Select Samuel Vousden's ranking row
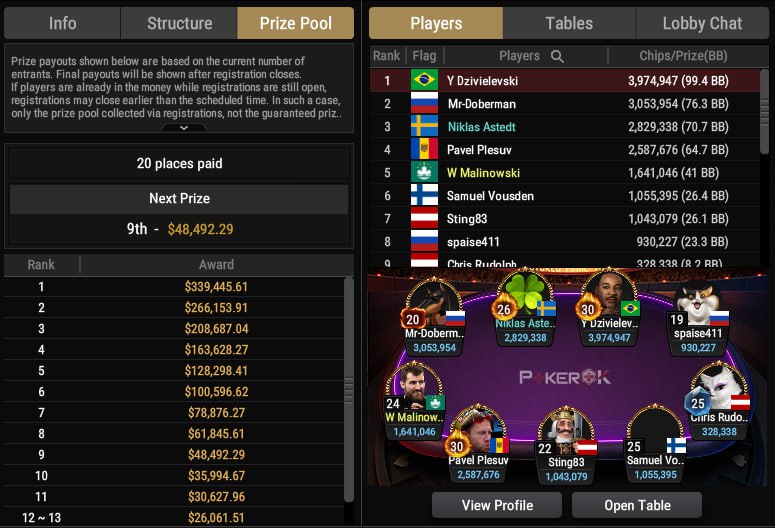 pos(565,195)
